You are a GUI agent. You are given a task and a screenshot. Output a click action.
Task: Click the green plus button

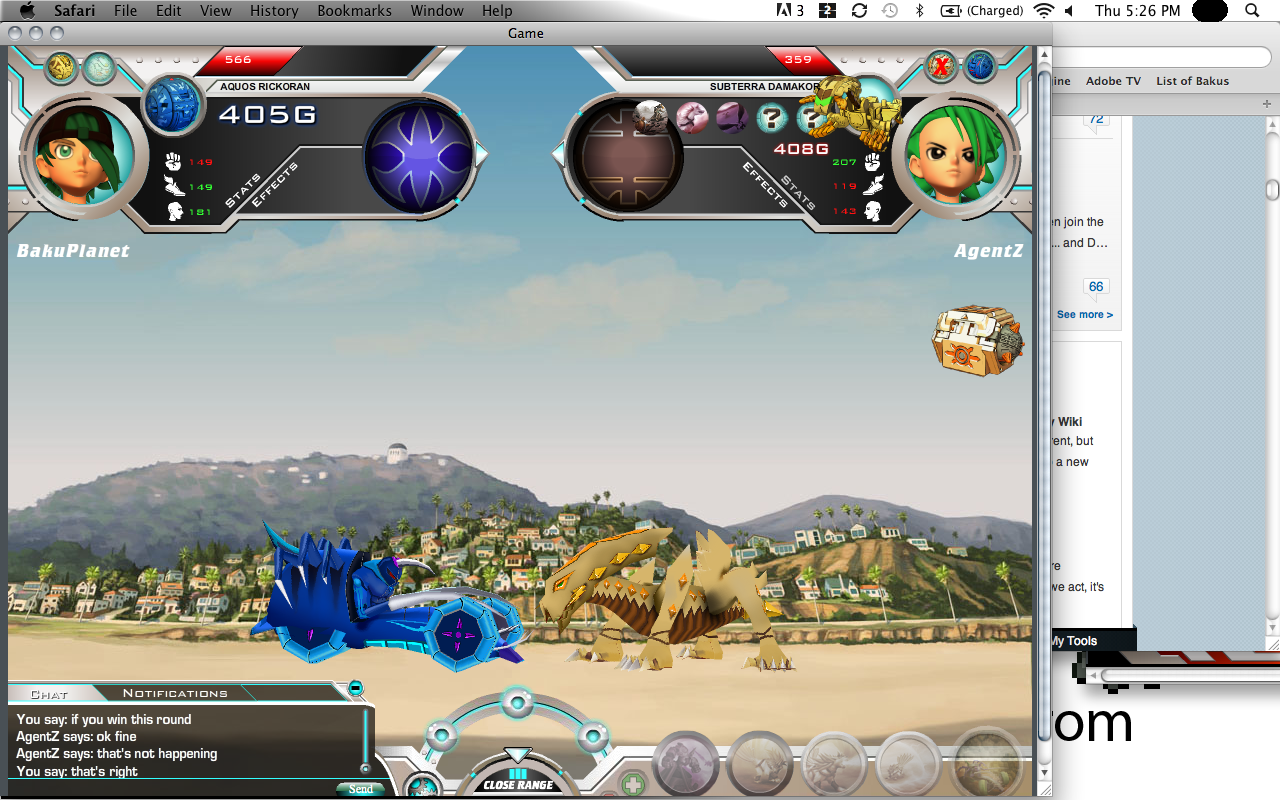631,782
